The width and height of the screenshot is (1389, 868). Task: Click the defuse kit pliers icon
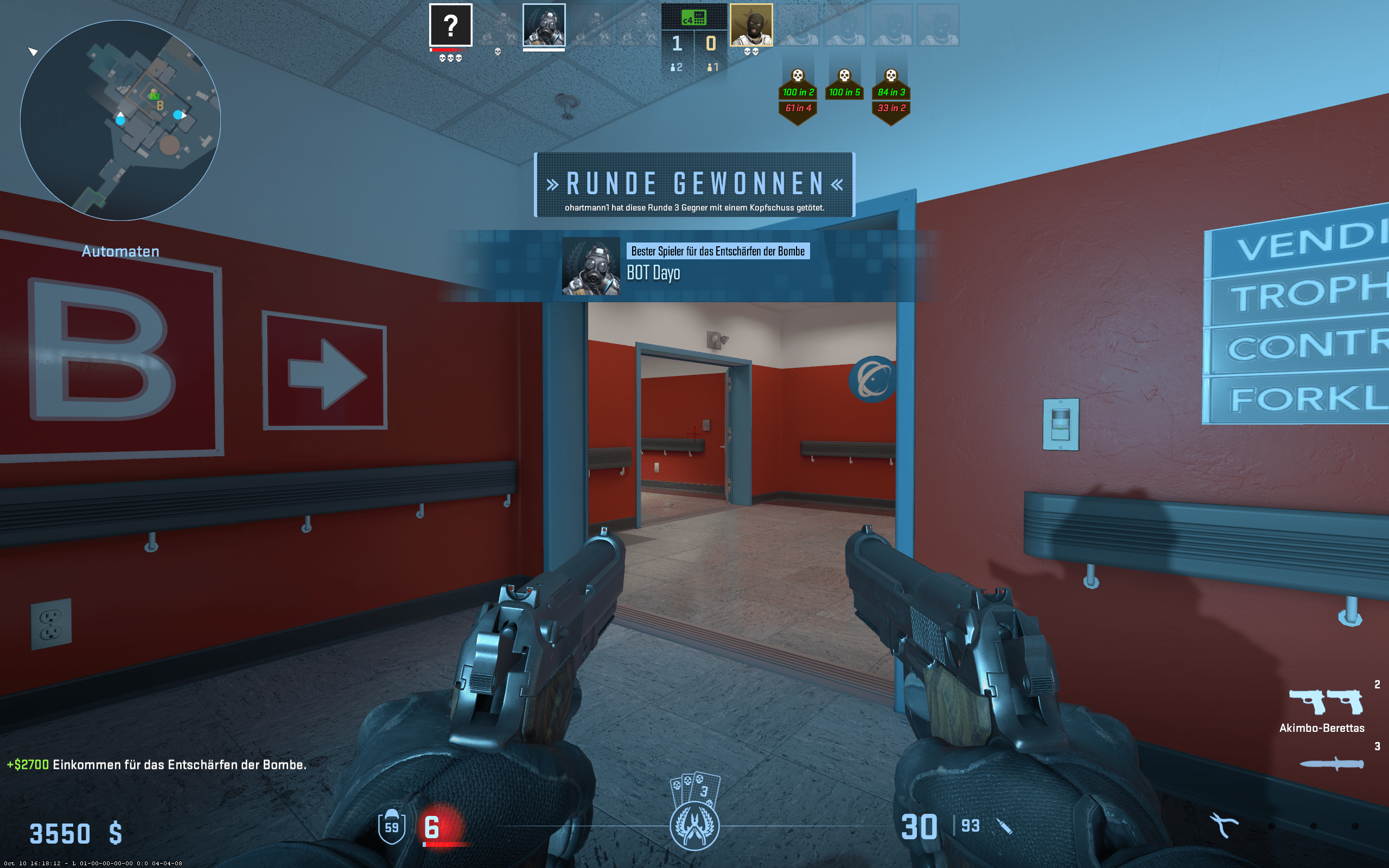click(x=1223, y=826)
